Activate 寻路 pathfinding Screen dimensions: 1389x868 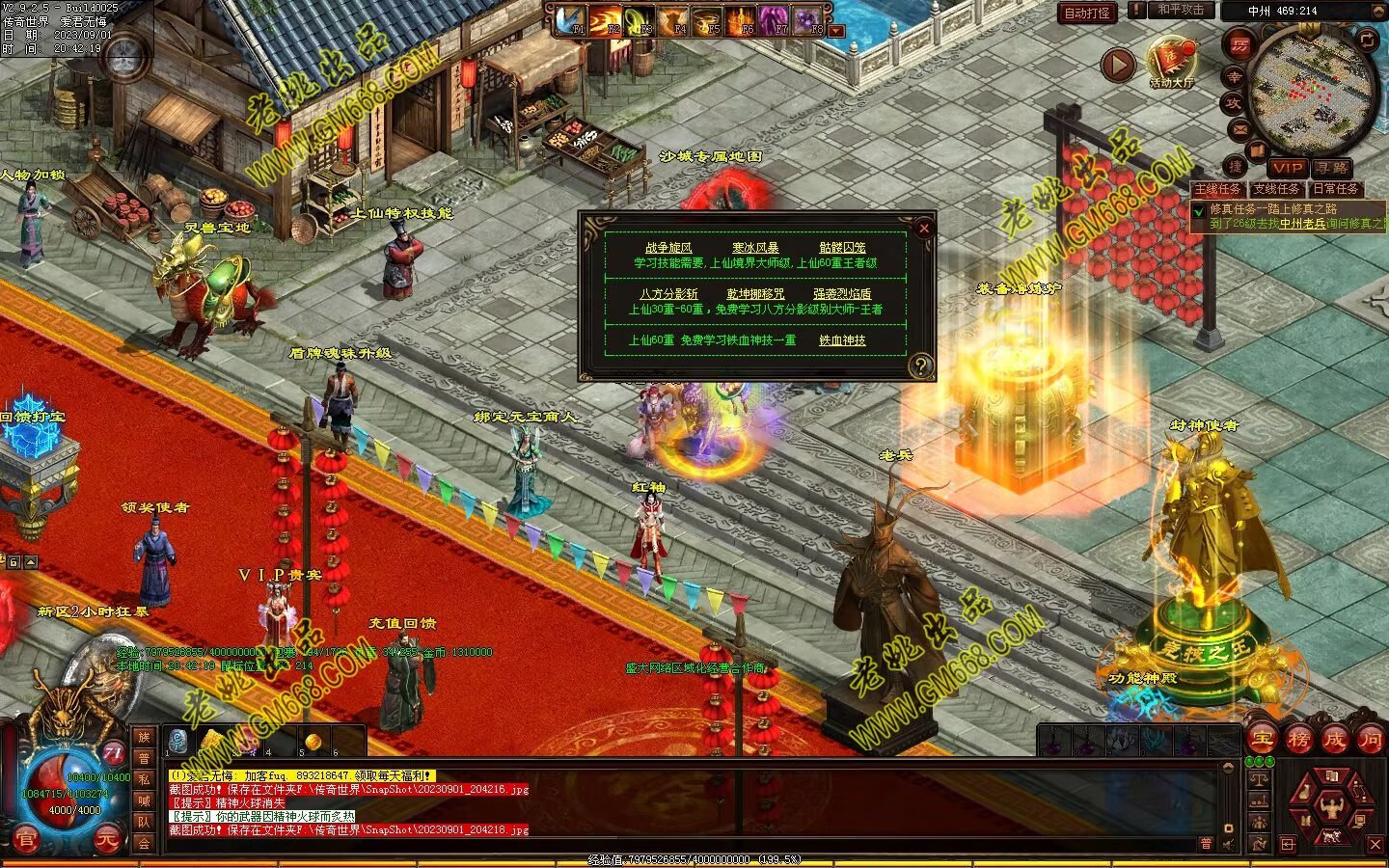tap(1332, 168)
